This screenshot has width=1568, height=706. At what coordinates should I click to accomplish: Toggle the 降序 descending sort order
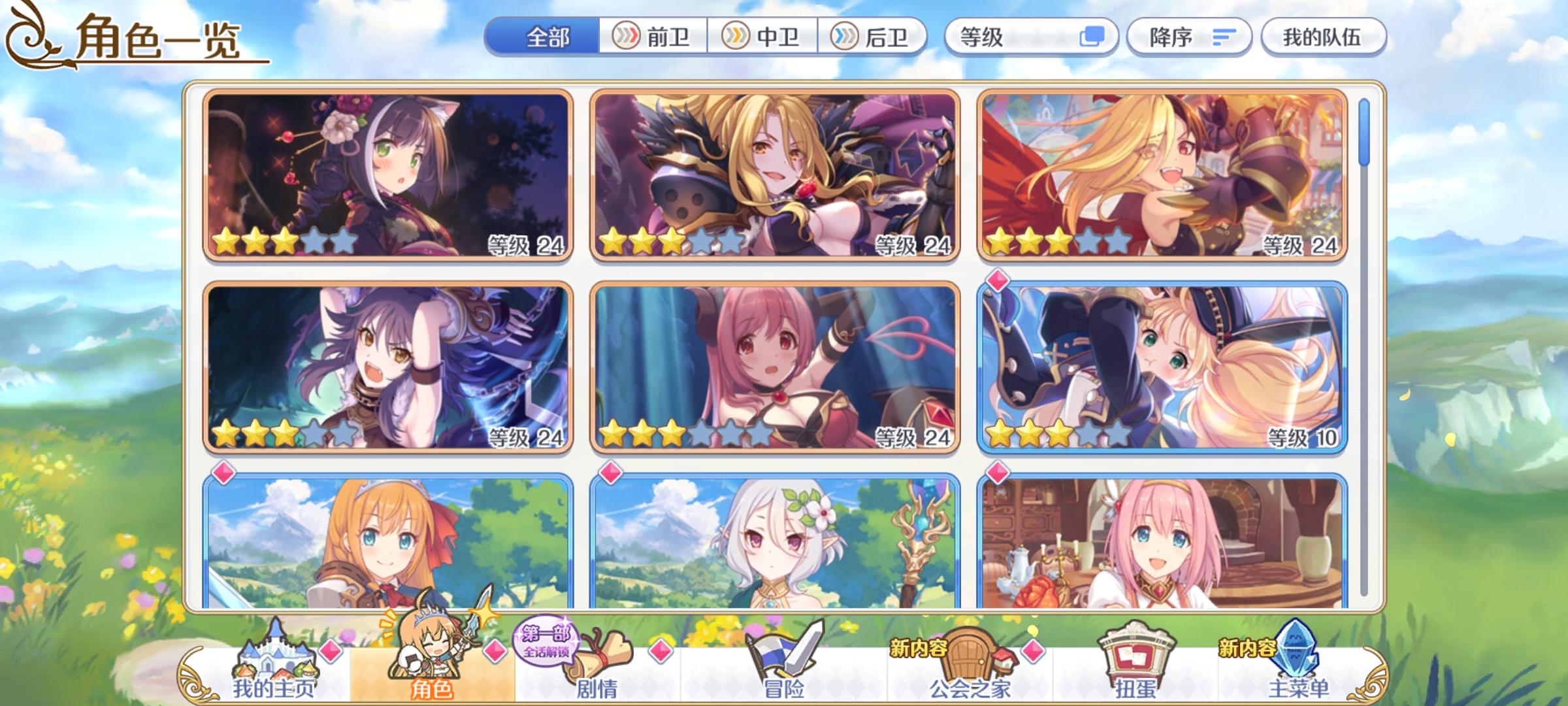[1190, 38]
